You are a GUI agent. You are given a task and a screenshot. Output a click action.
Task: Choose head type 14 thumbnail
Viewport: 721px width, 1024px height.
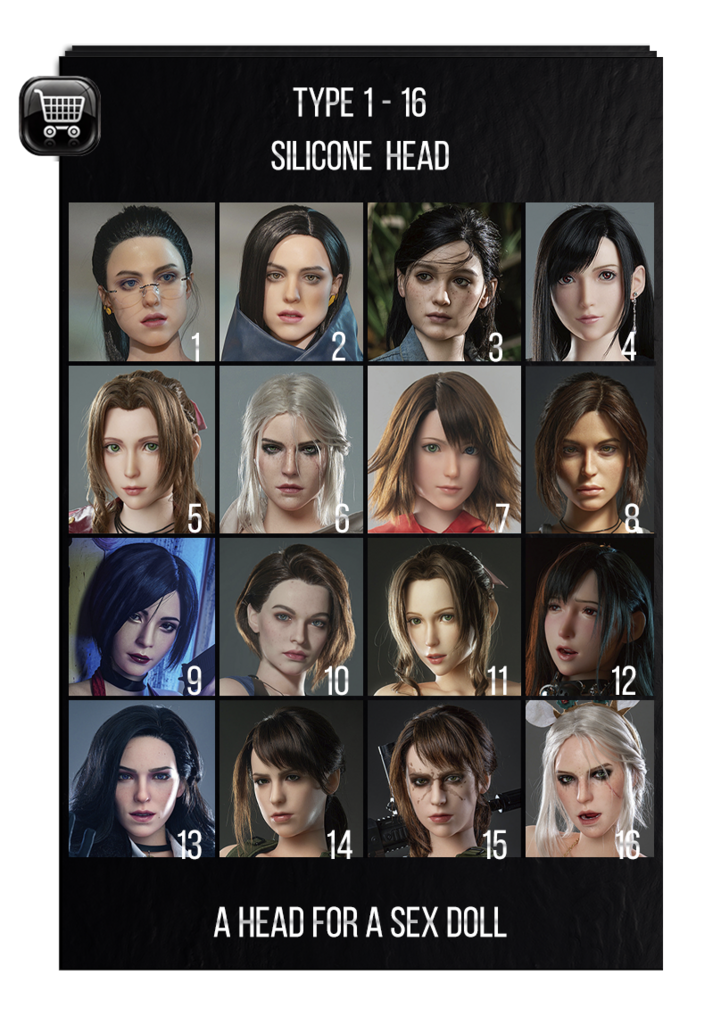coord(291,779)
